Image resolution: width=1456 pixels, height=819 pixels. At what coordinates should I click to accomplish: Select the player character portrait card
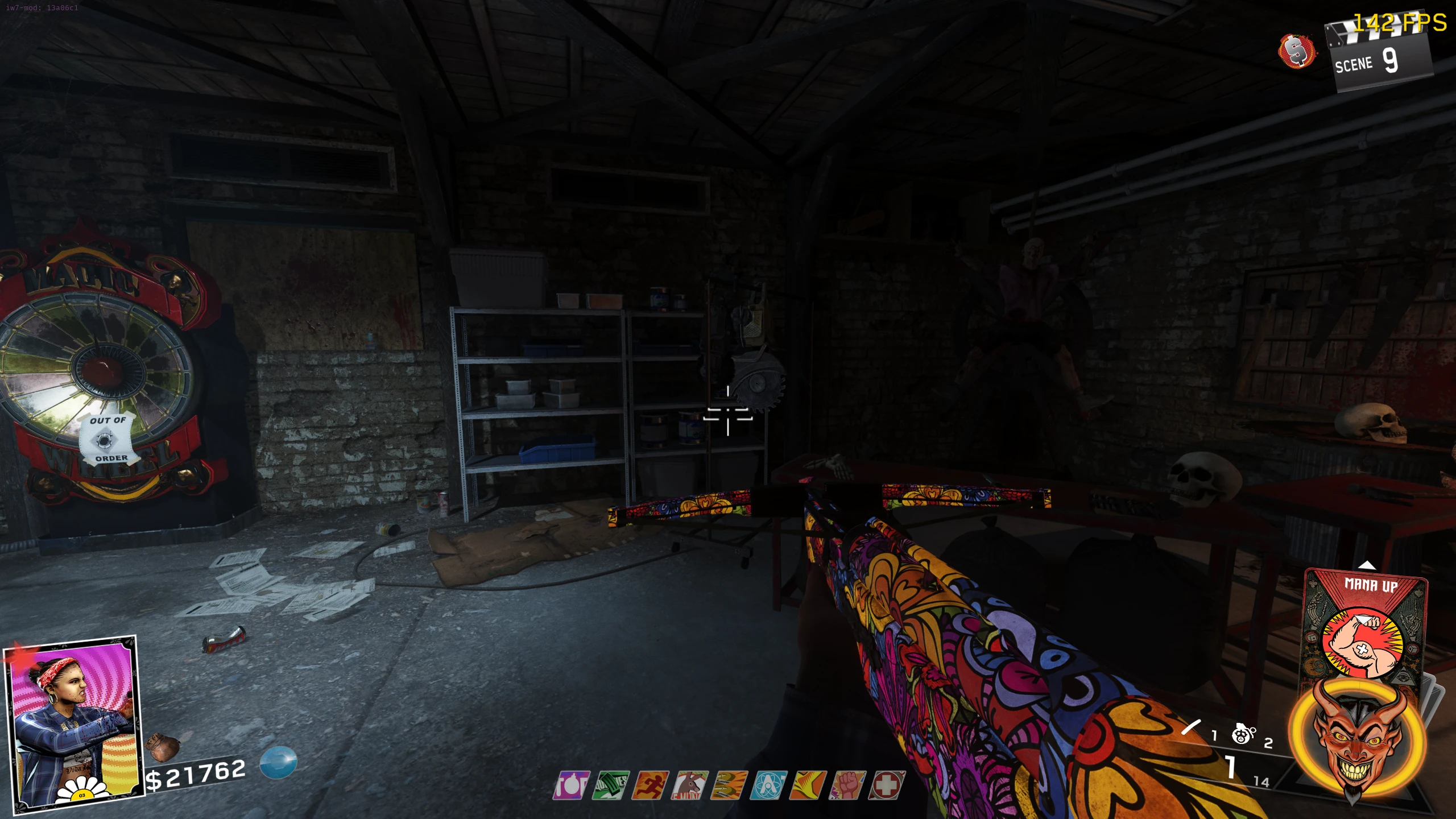74,722
